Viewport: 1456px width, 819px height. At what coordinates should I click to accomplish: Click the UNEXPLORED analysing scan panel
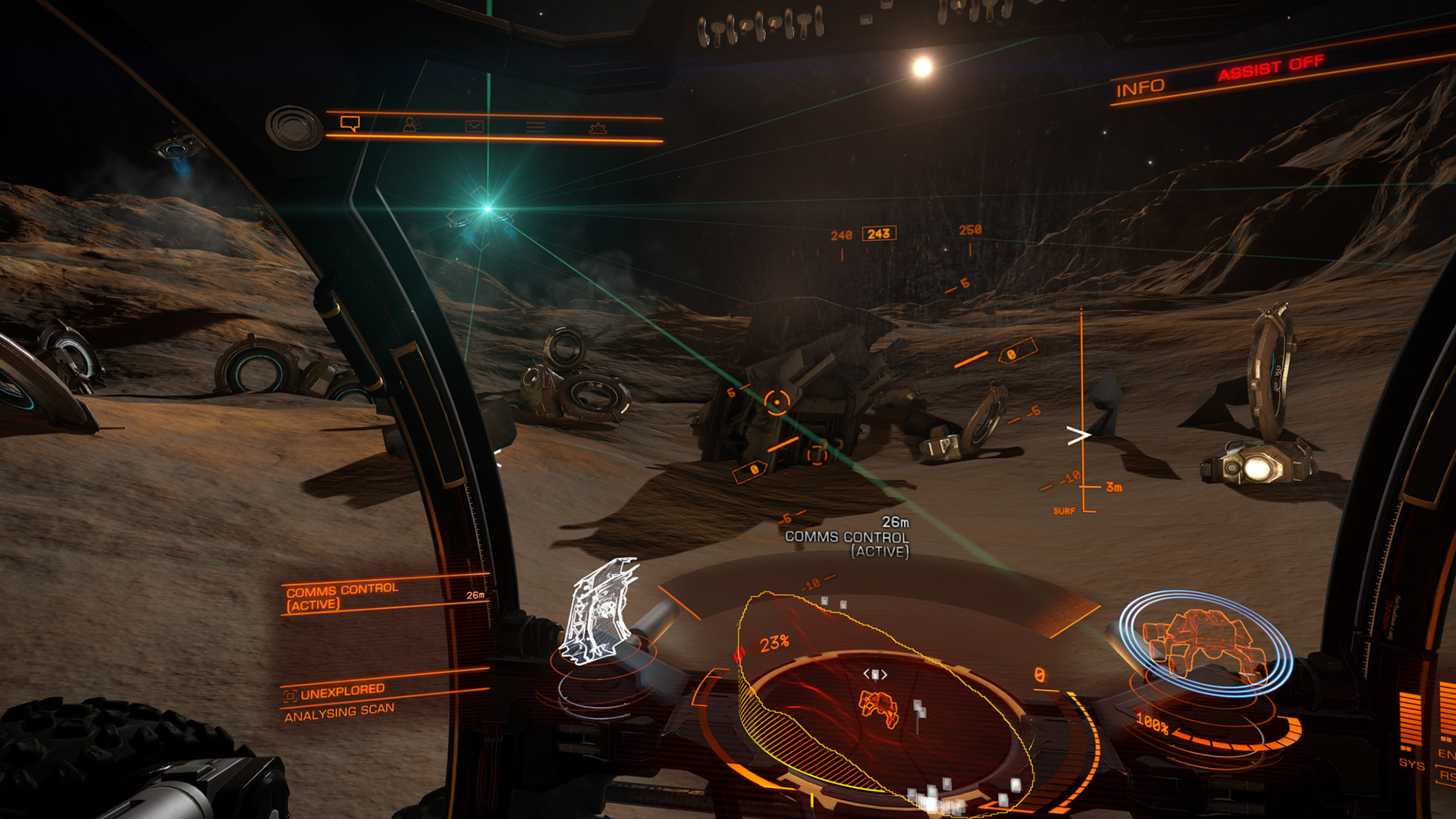[x=341, y=701]
